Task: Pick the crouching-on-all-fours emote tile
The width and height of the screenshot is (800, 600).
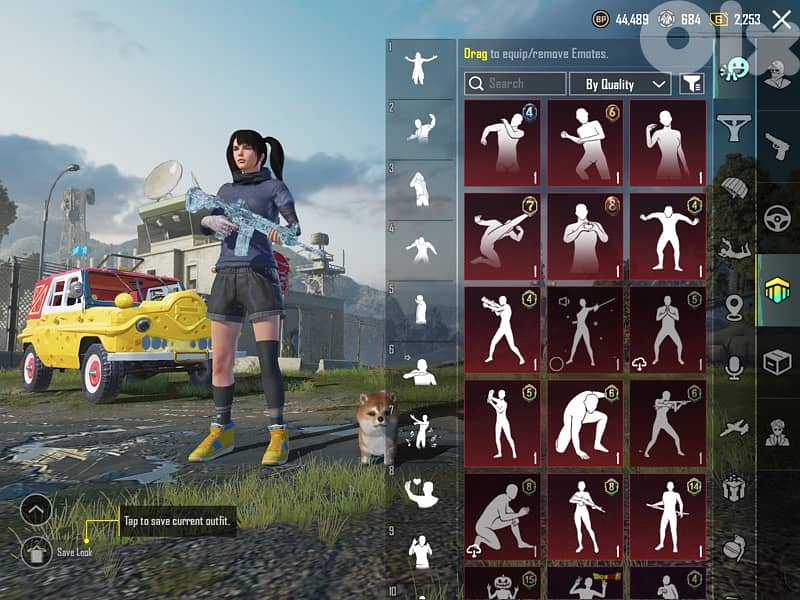Action: point(585,424)
